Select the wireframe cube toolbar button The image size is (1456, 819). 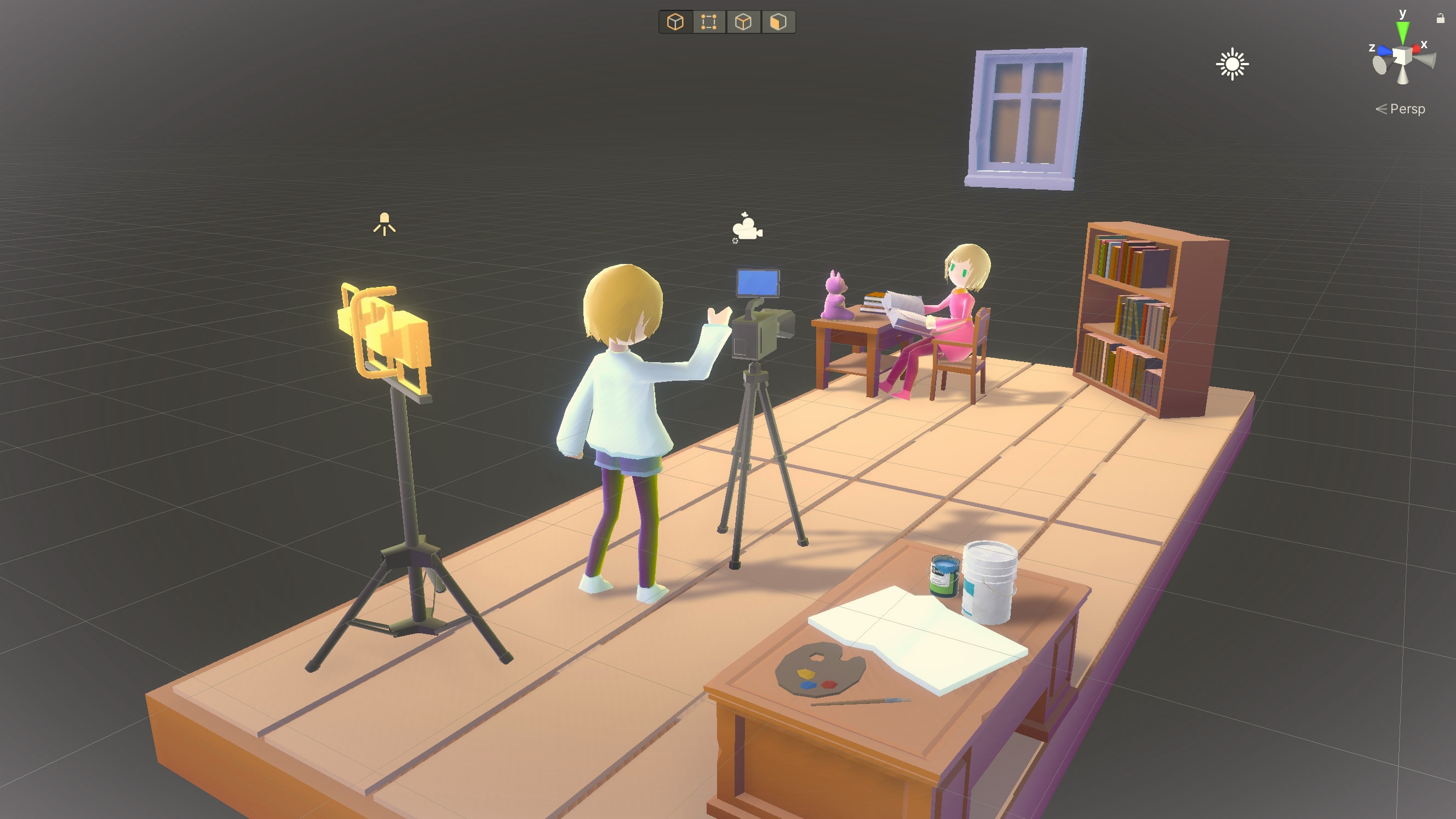click(675, 22)
